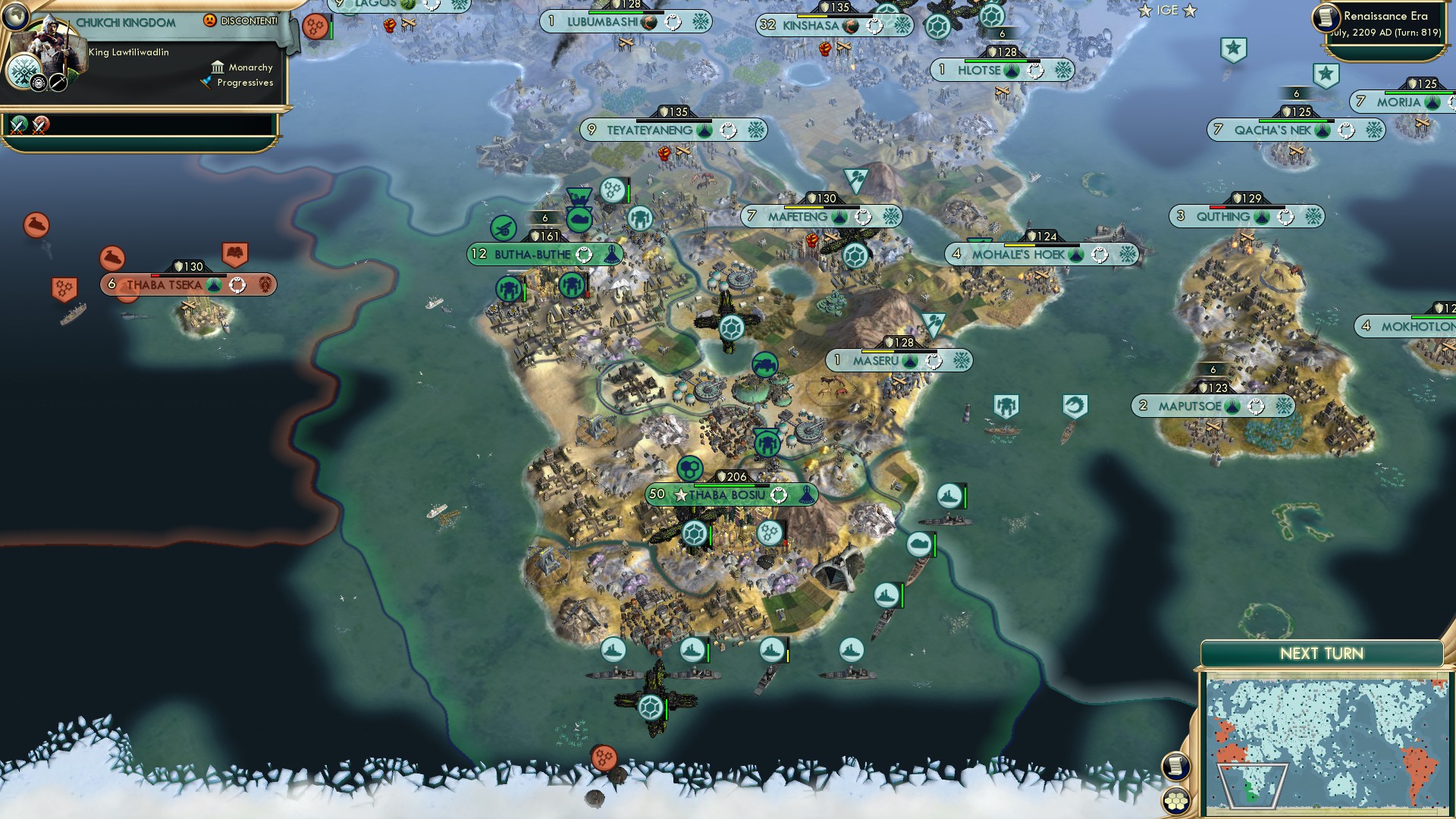The height and width of the screenshot is (819, 1456).
Task: Click the Discontent mood indicator
Action: [241, 21]
